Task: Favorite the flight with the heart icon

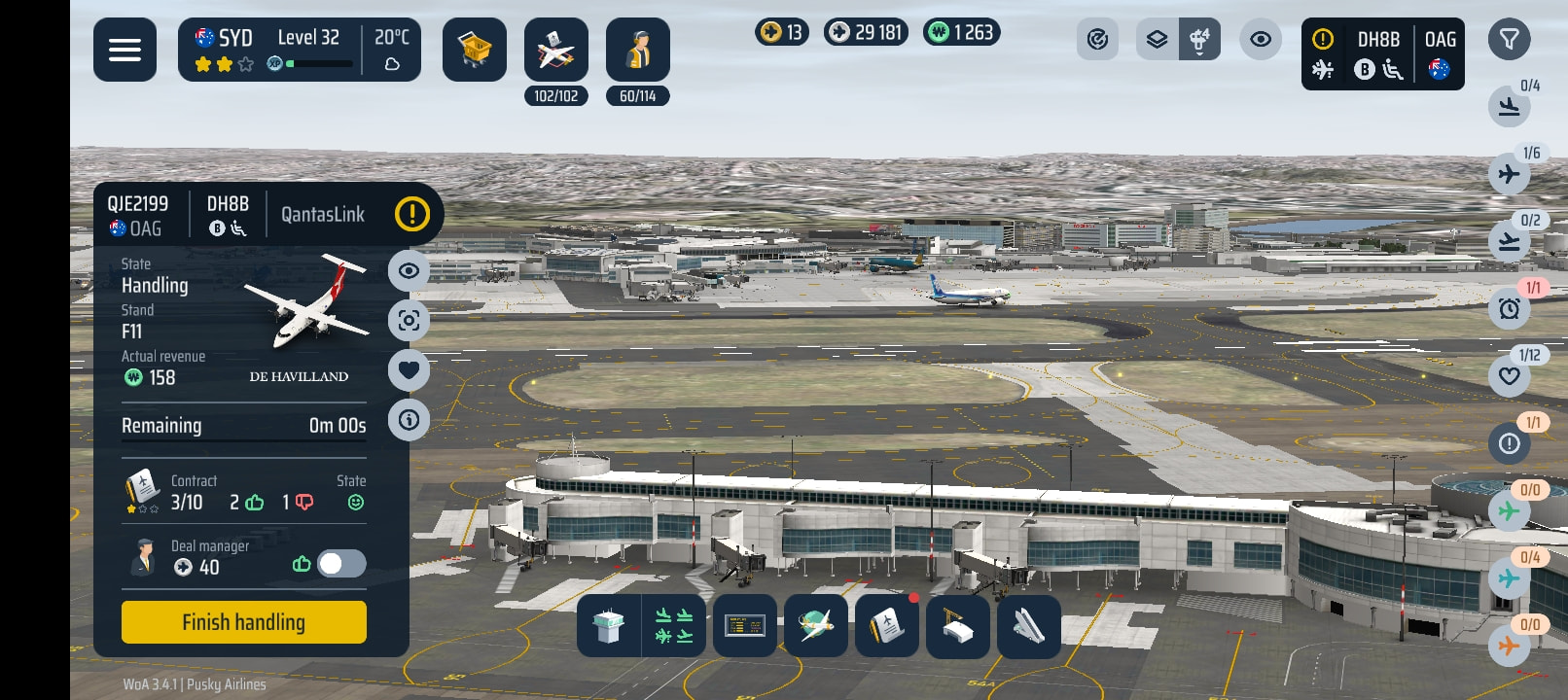Action: click(409, 369)
